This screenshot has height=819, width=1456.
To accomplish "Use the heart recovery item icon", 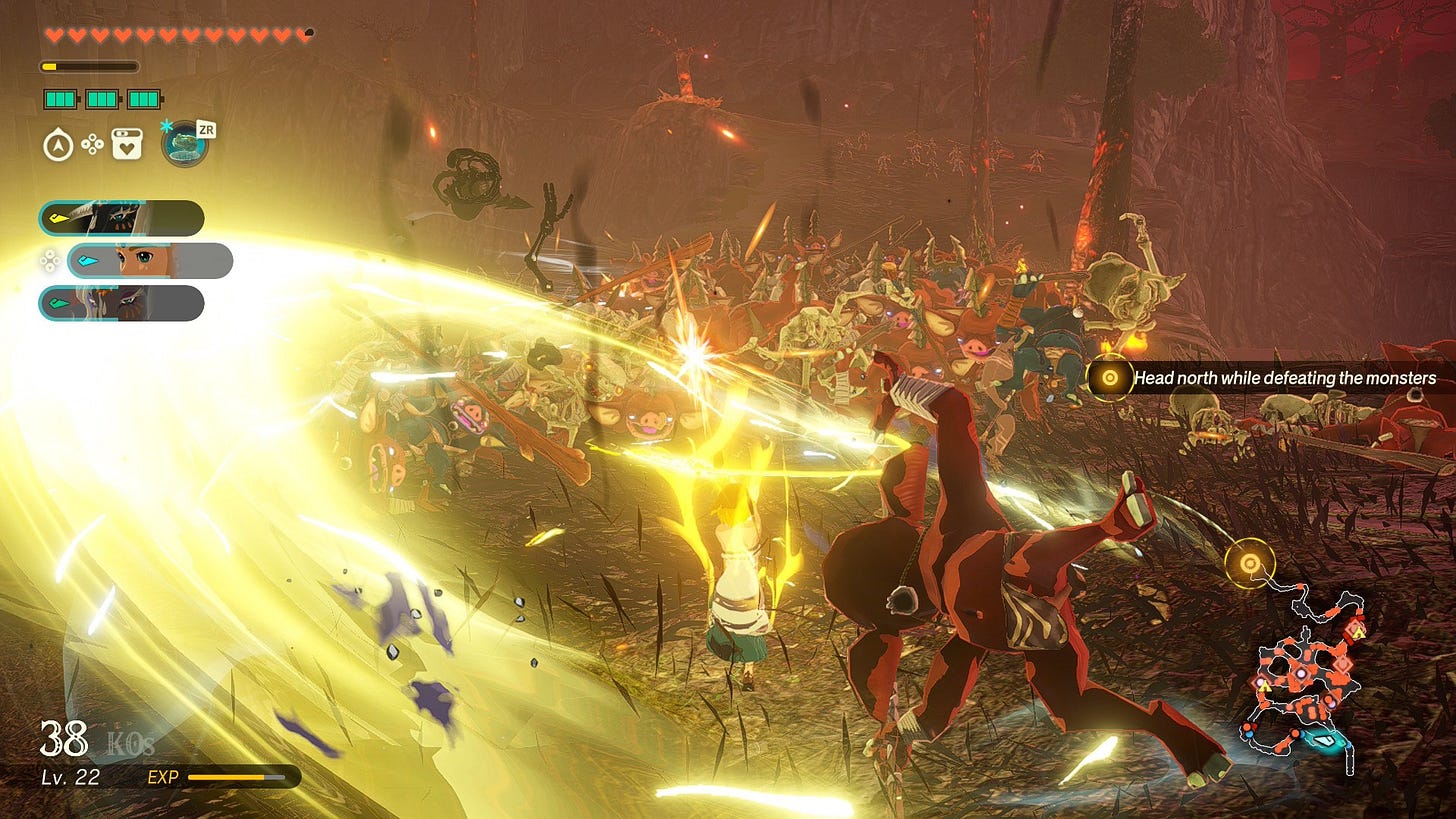I will click(x=127, y=145).
